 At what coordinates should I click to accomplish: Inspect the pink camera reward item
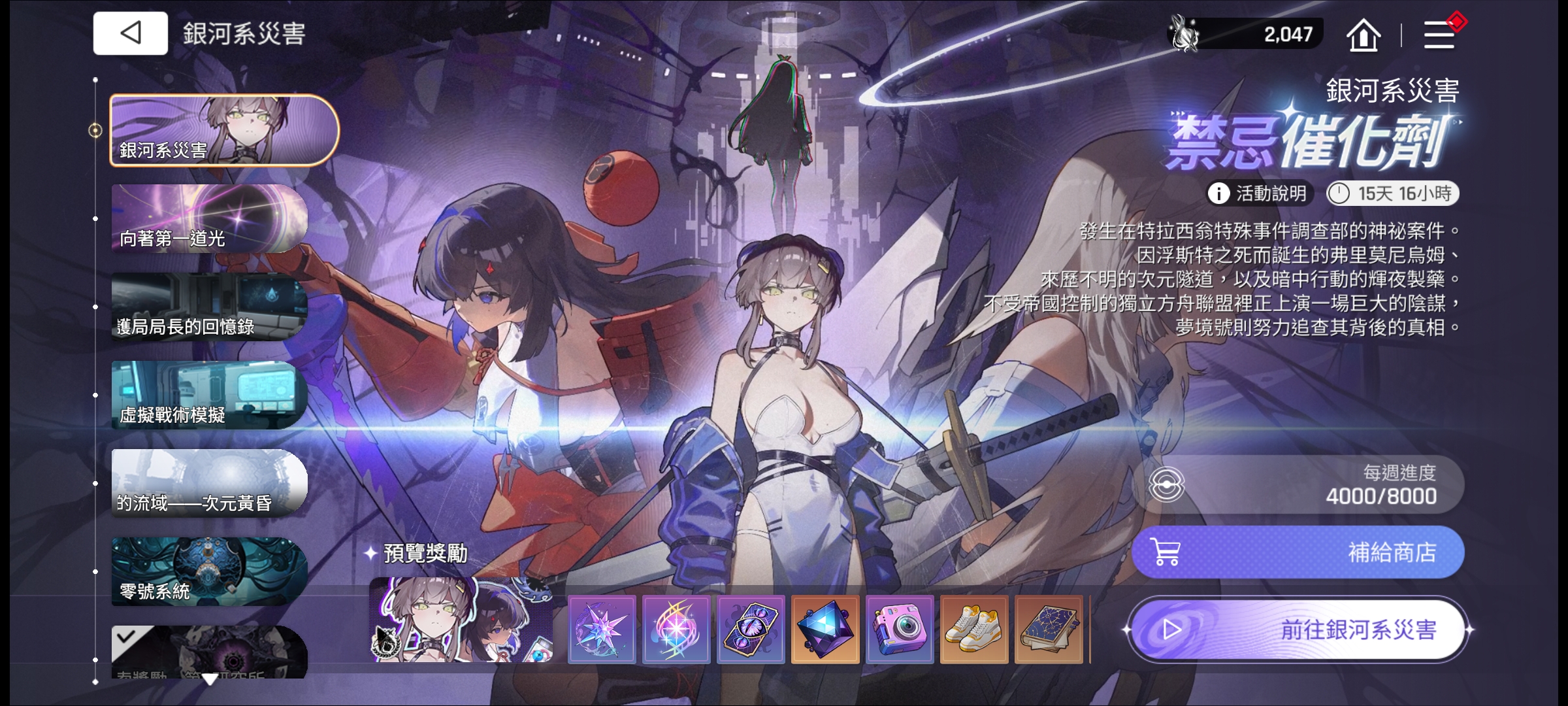click(x=900, y=630)
